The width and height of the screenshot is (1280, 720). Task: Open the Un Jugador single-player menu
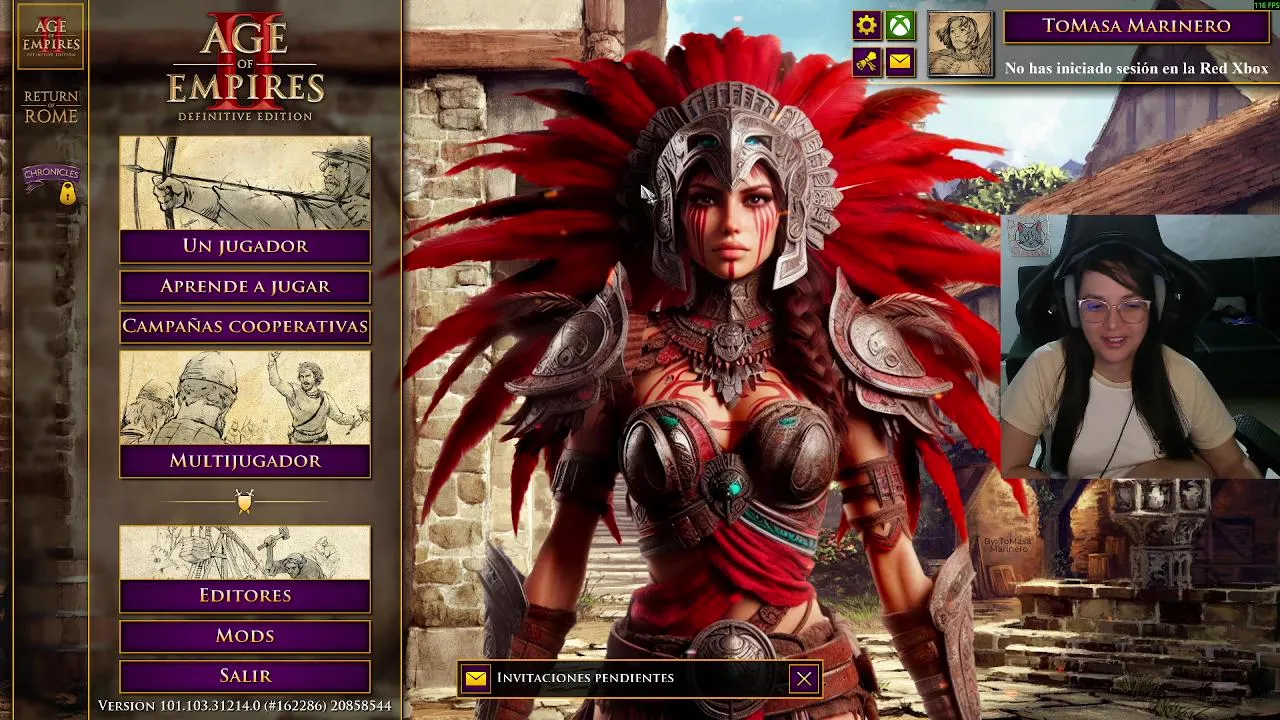tap(245, 245)
